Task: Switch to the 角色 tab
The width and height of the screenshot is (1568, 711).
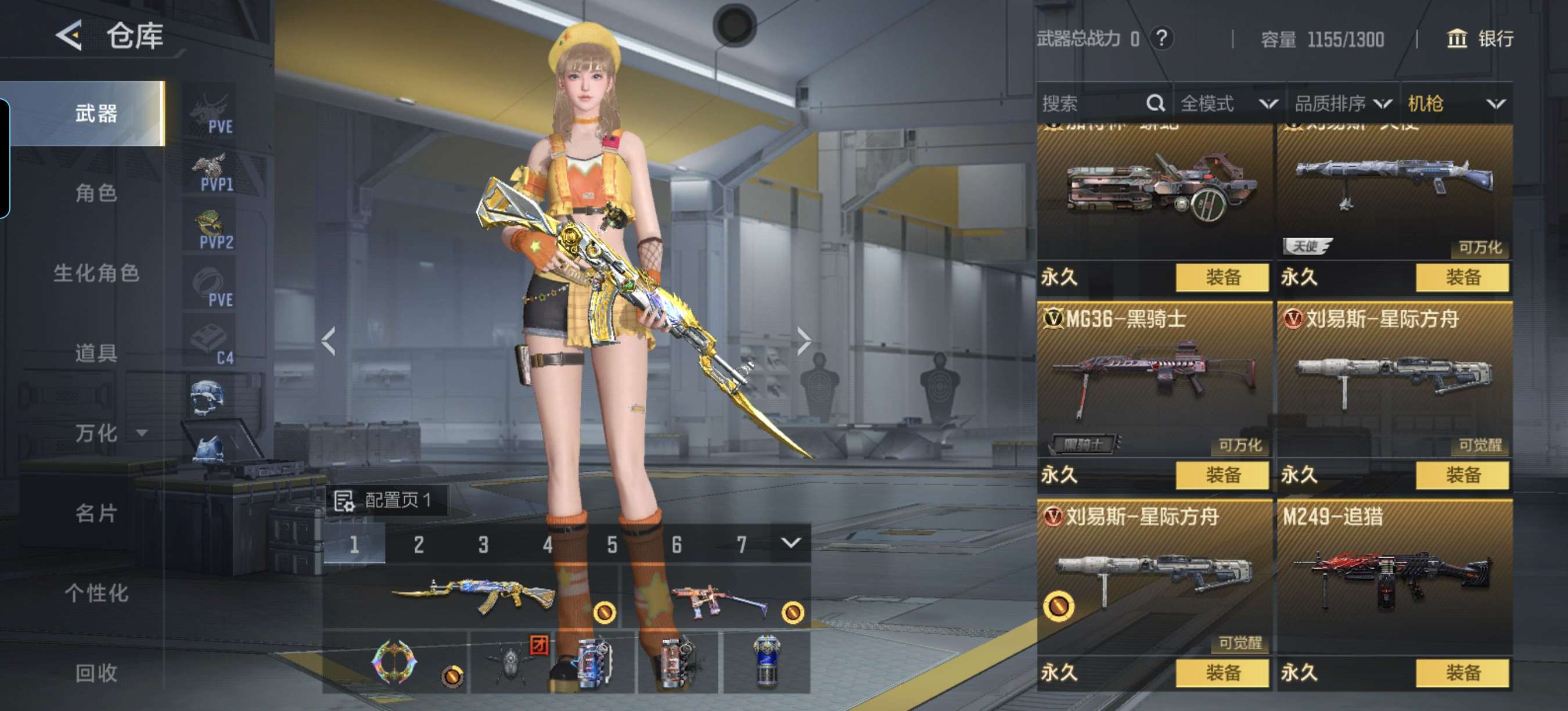Action: pos(96,193)
